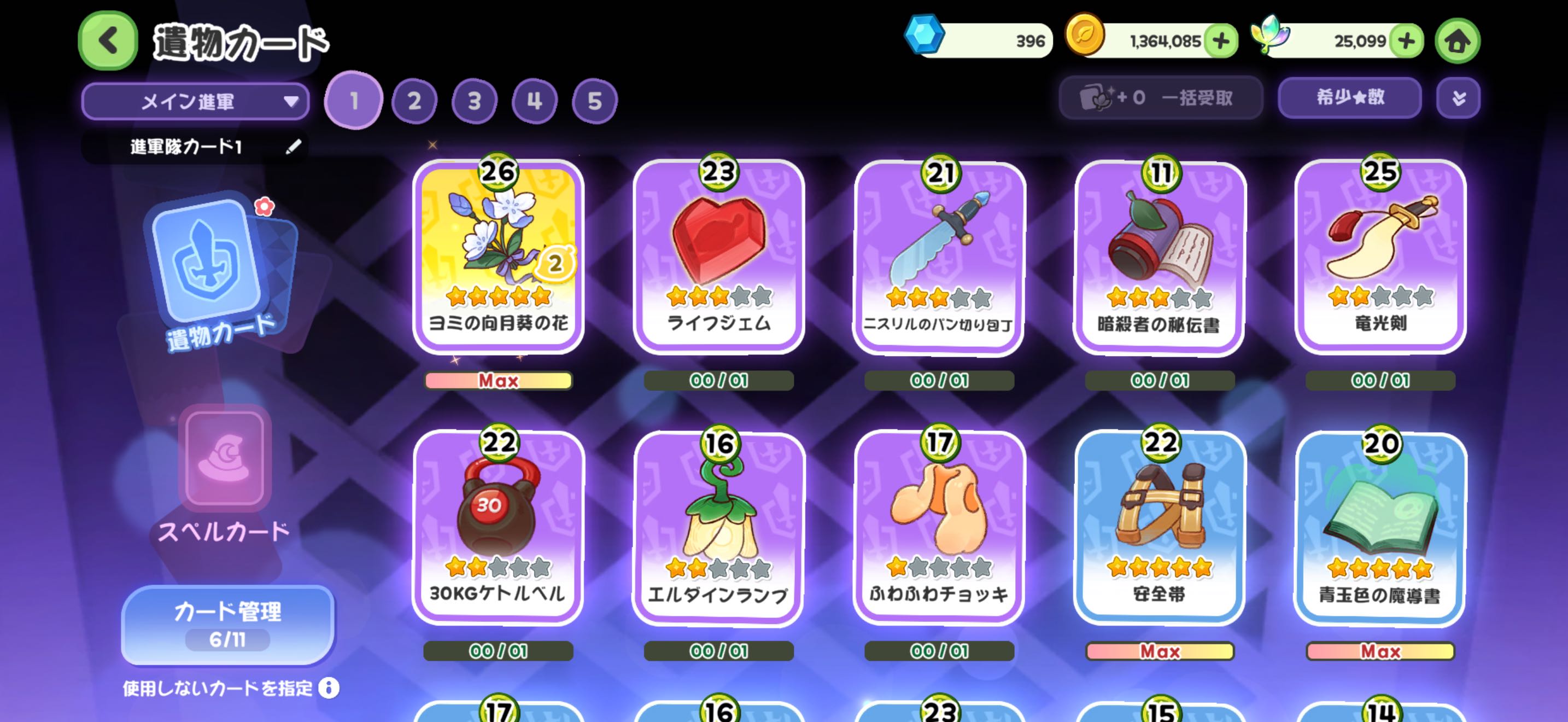Choose the 30KGケトルベル card
Image resolution: width=1568 pixels, height=722 pixels.
[x=498, y=527]
